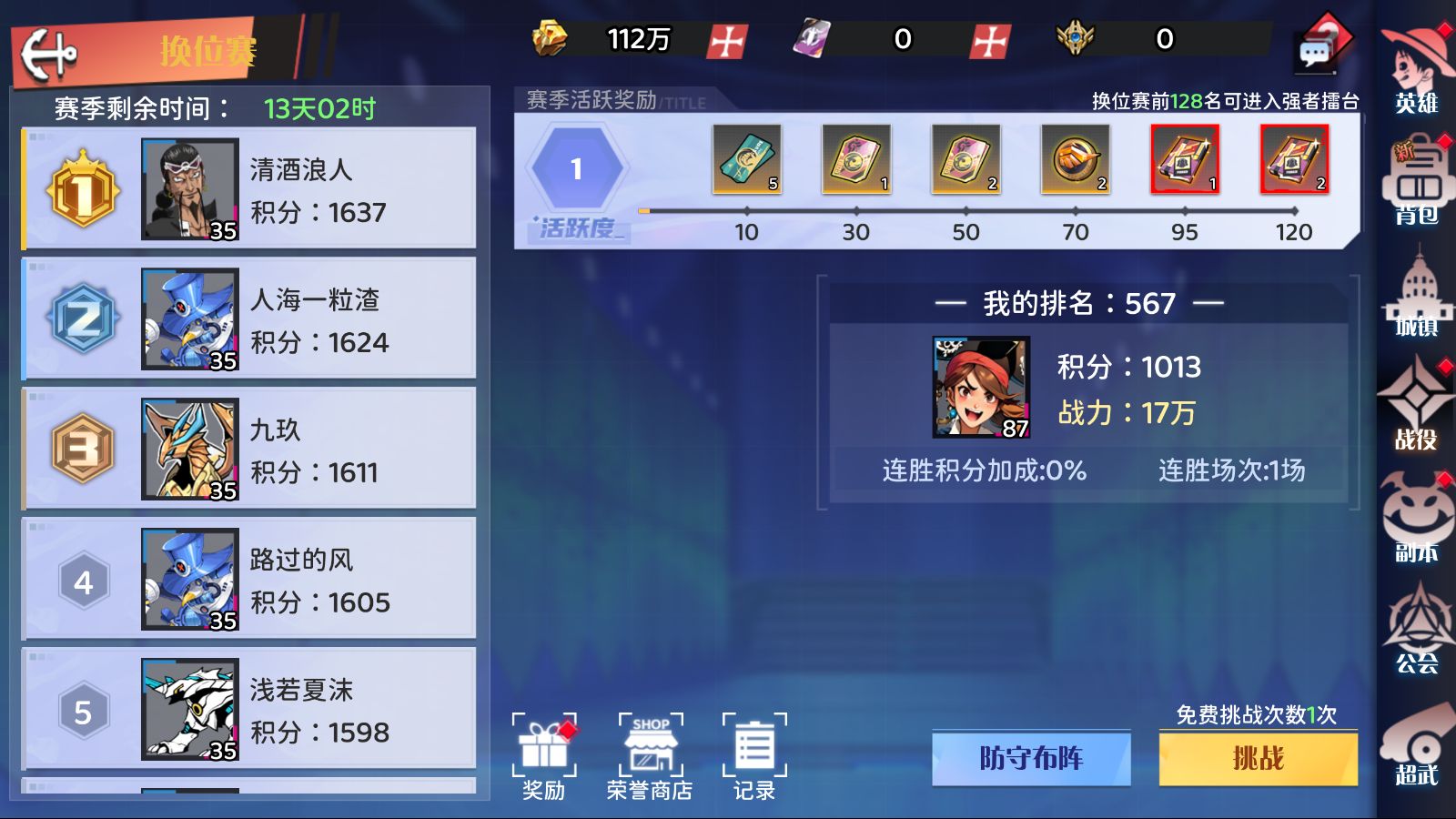Select the 10 activity reward ticket
This screenshot has height=819, width=1456.
click(746, 160)
